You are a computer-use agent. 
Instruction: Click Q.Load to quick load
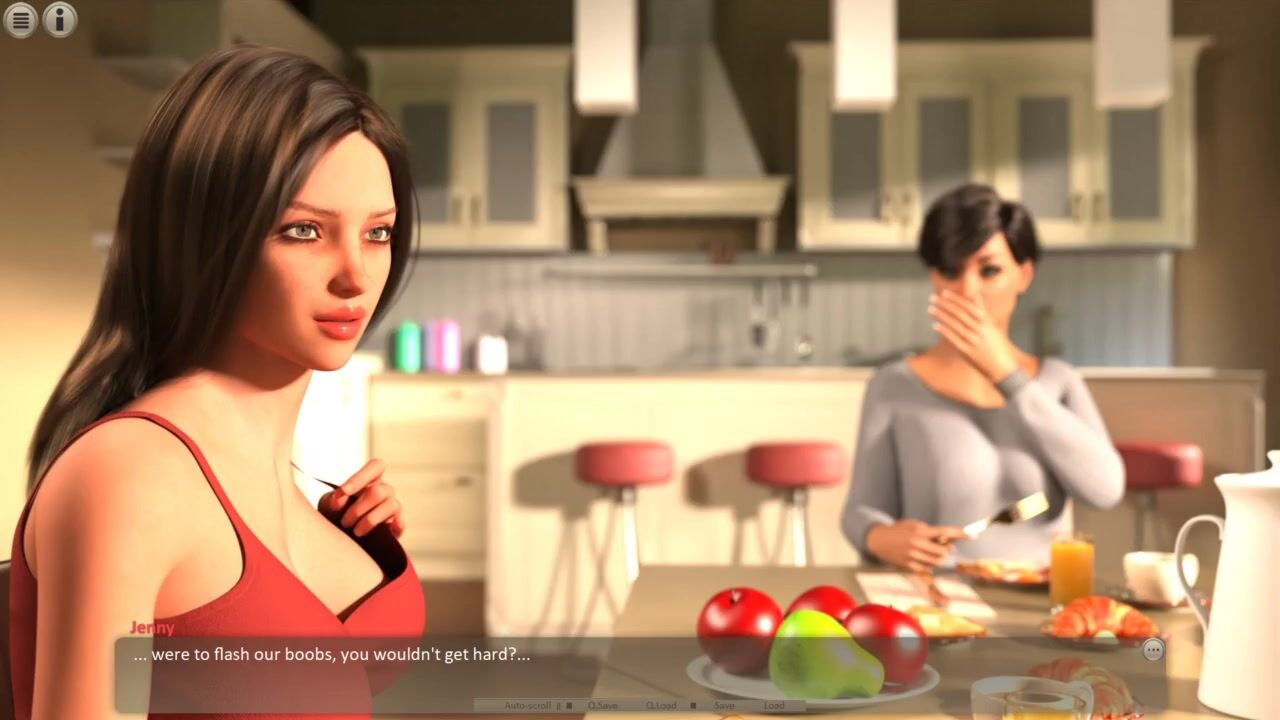point(661,705)
